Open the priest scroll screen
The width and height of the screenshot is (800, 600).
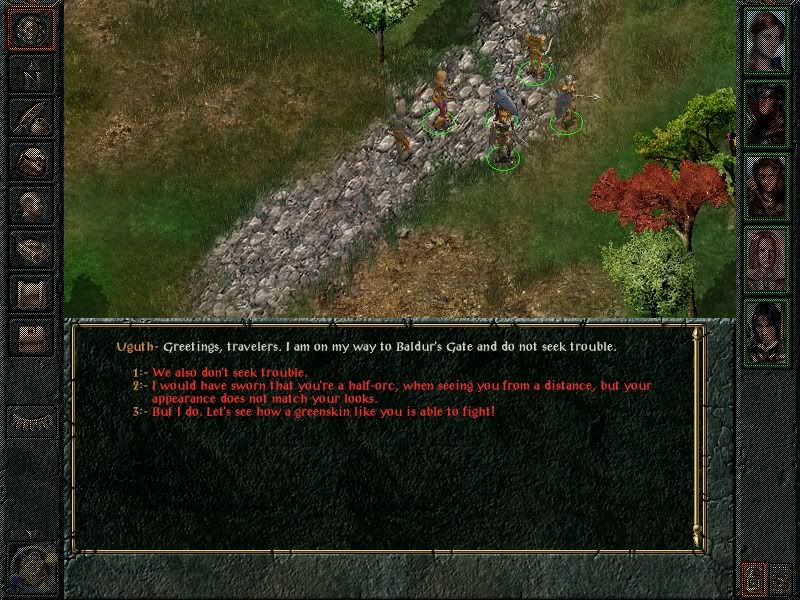pos(31,292)
